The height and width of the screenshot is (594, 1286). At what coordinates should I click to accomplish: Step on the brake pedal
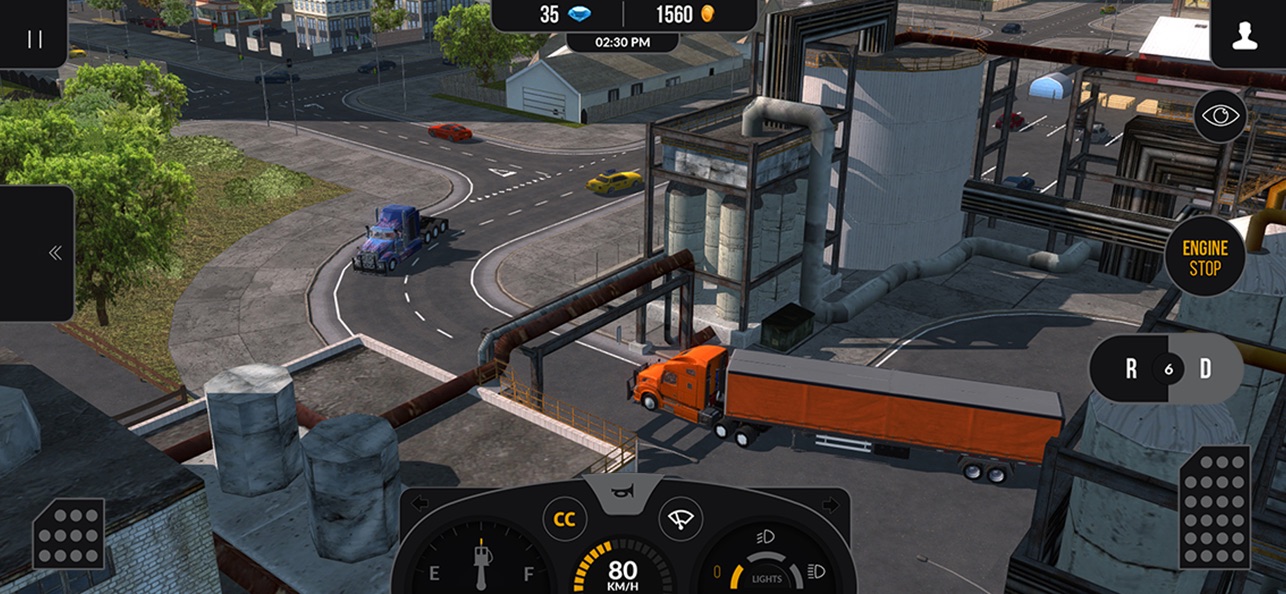[x=68, y=534]
